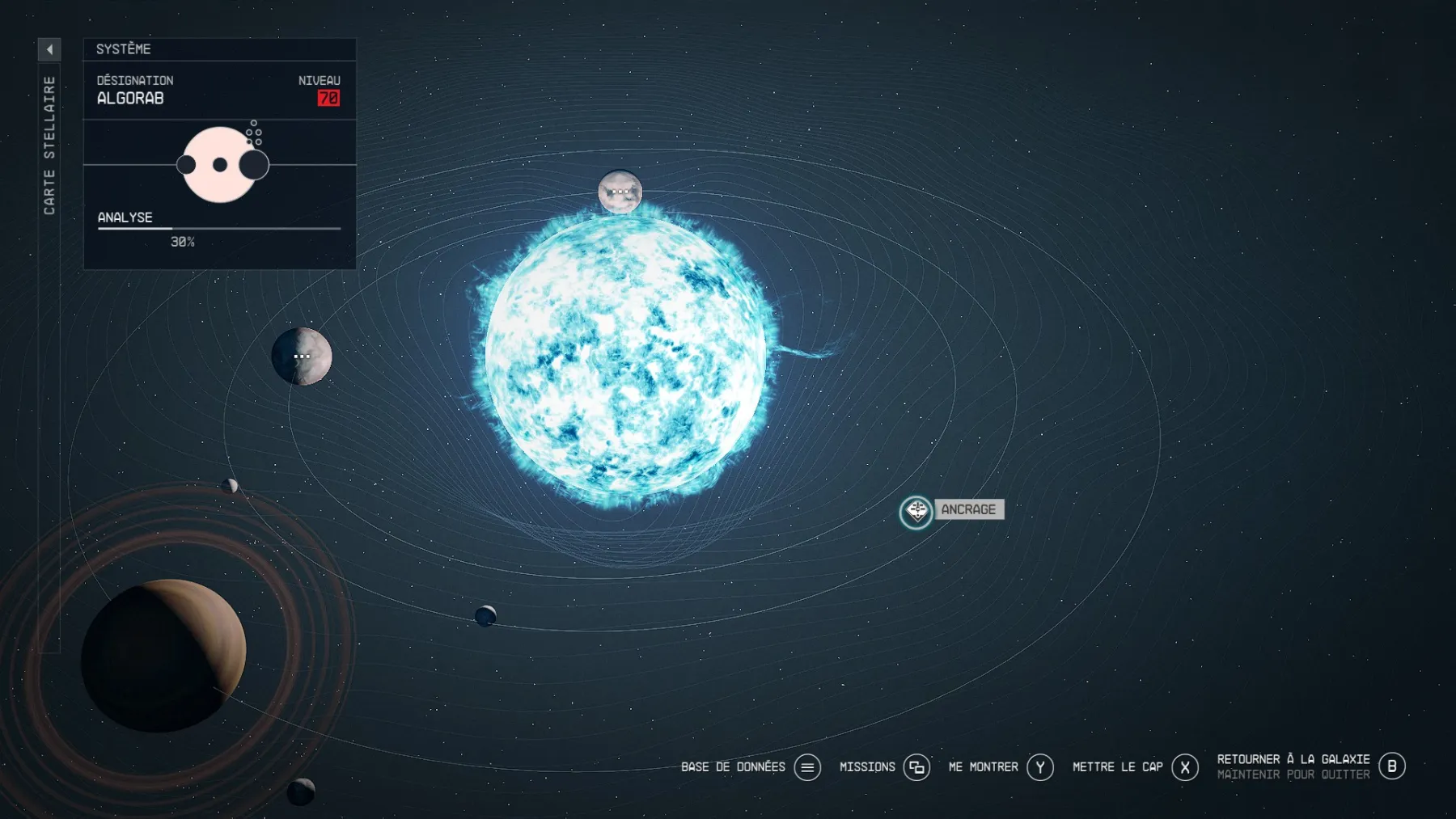Select the Ancrage ship marker icon
1456x819 pixels.
[x=916, y=511]
